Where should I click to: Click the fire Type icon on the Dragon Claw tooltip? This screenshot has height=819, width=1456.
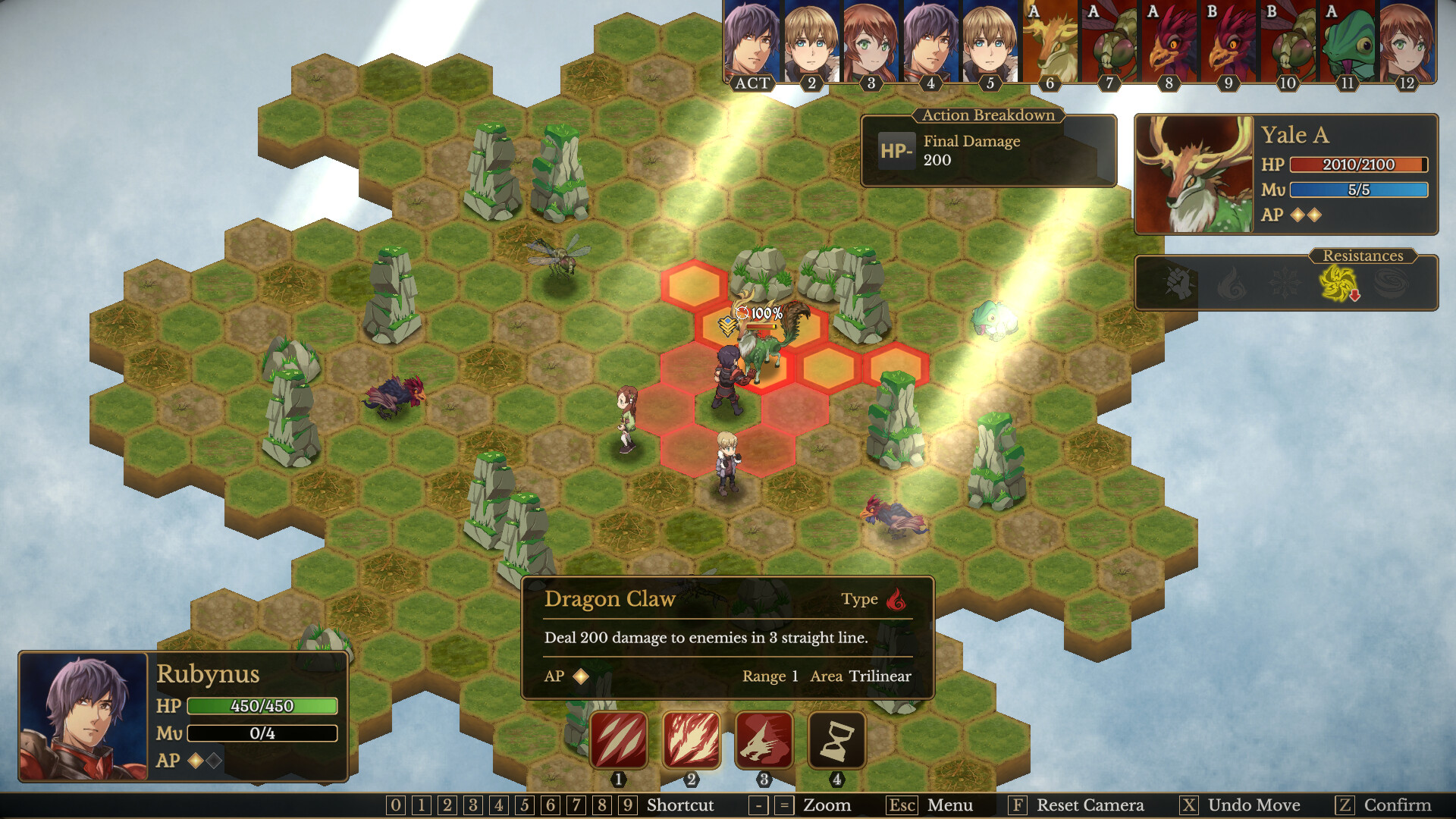click(895, 599)
